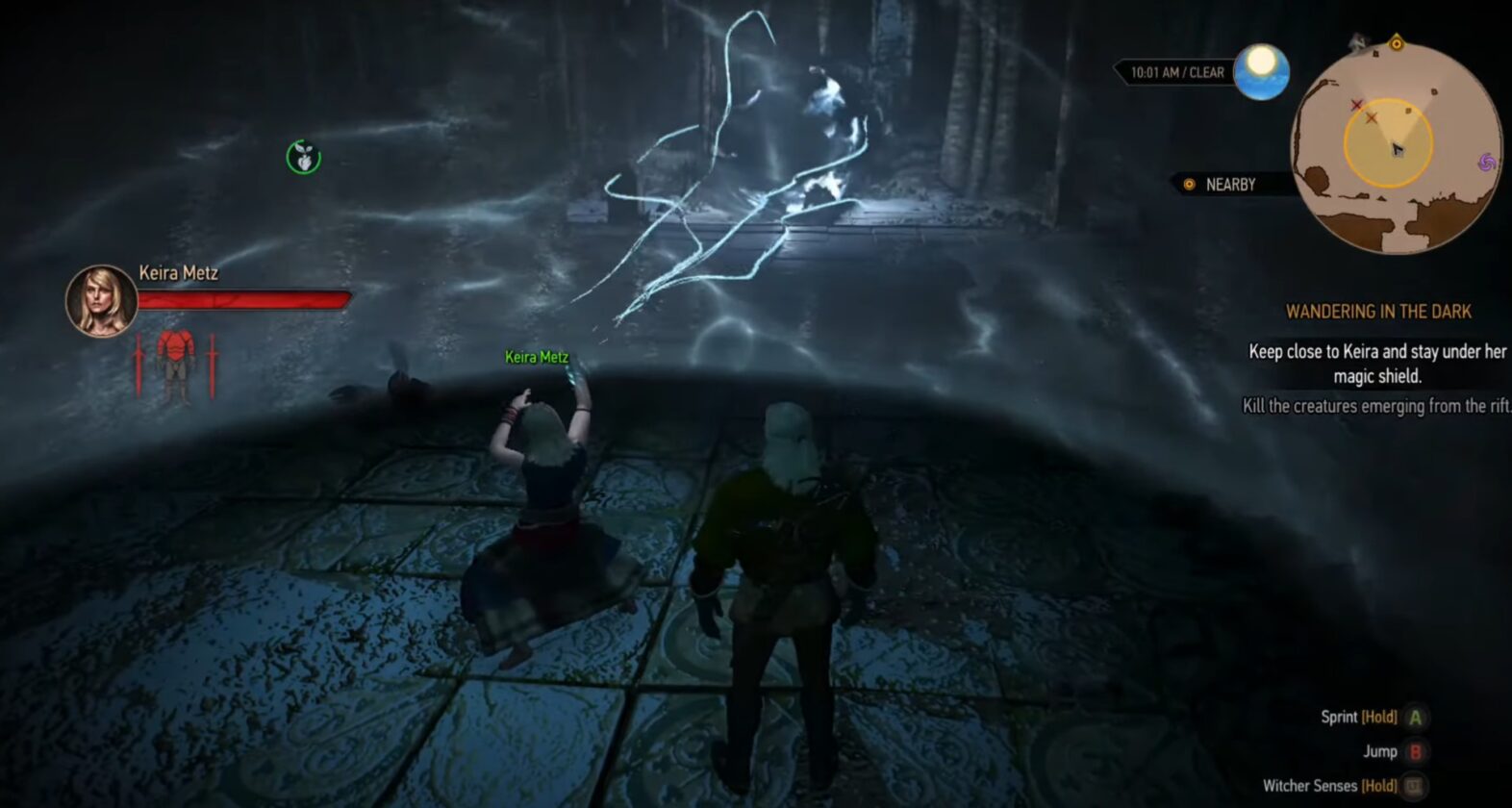Select Keira Metz's portrait
Viewport: 1512px width, 808px height.
101,300
